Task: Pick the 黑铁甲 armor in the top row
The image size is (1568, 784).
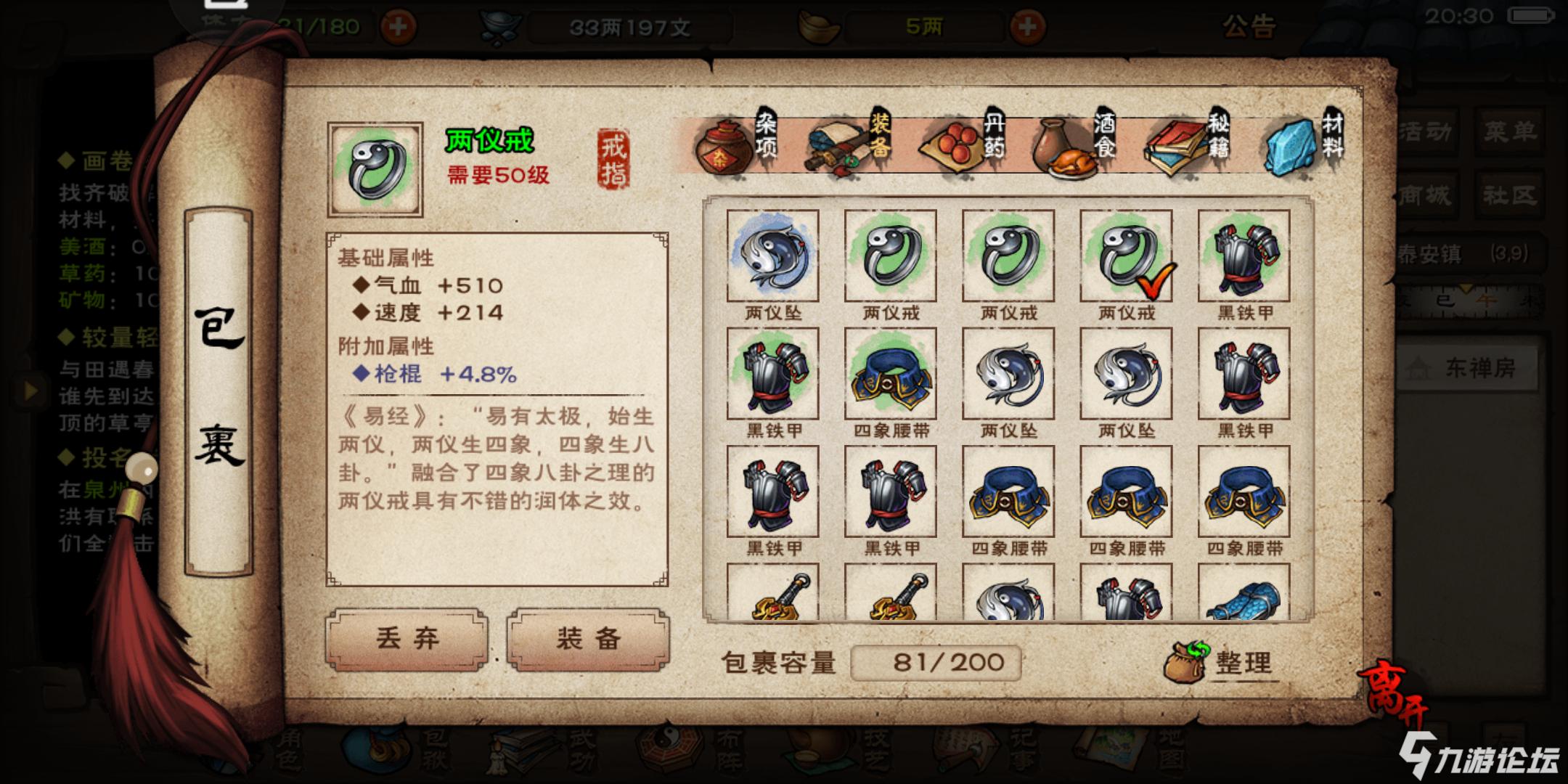Action: (x=1244, y=256)
